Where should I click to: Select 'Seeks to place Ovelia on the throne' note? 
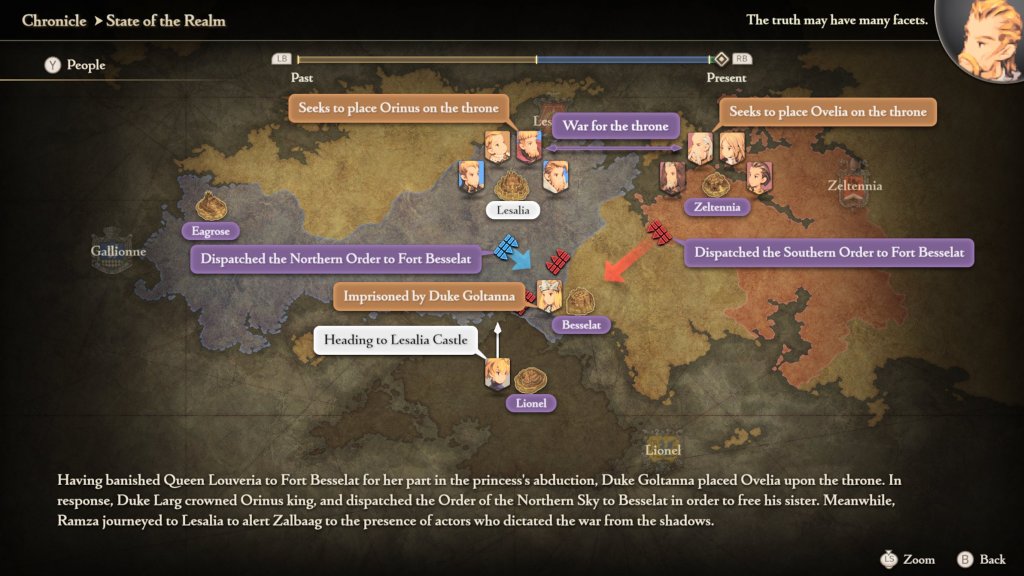pyautogui.click(x=828, y=112)
